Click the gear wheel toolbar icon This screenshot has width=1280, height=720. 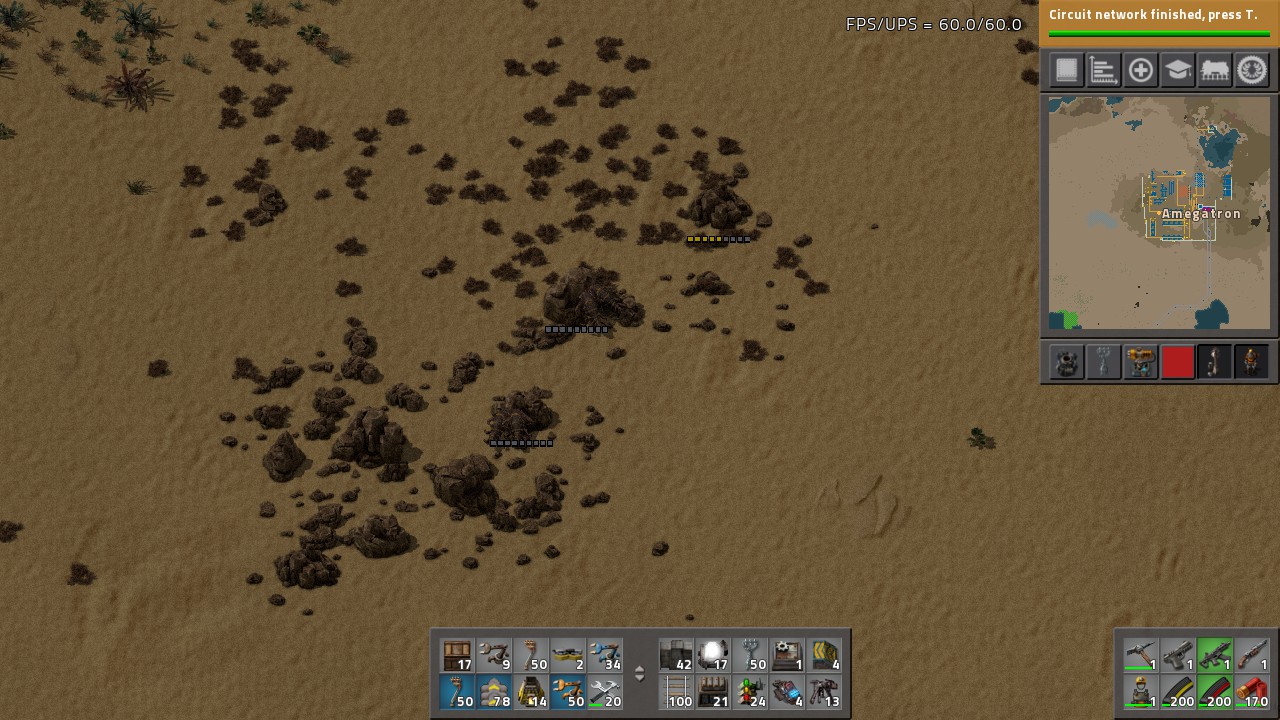[x=1251, y=69]
